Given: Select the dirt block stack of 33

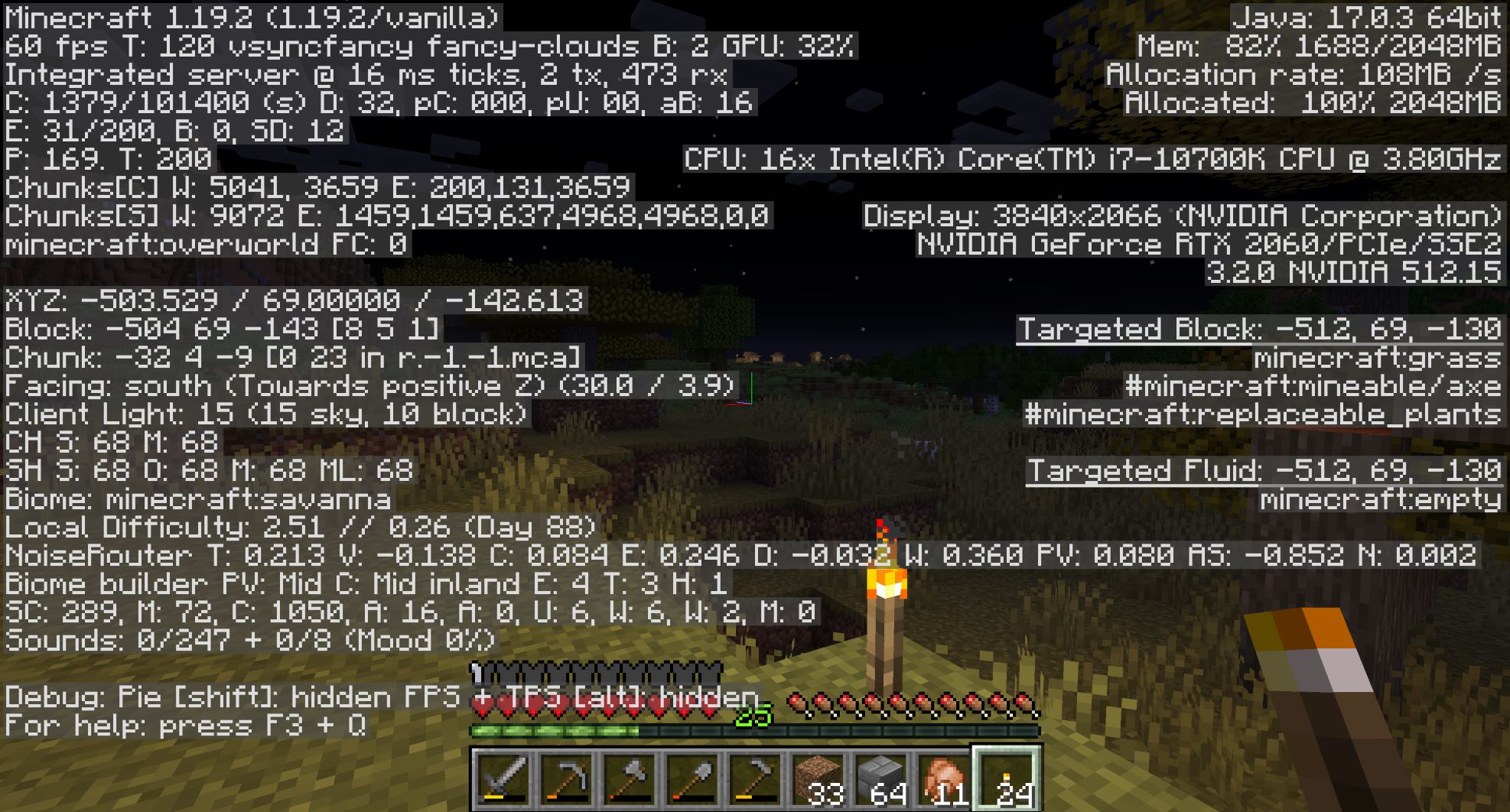Looking at the screenshot, I should pyautogui.click(x=817, y=780).
